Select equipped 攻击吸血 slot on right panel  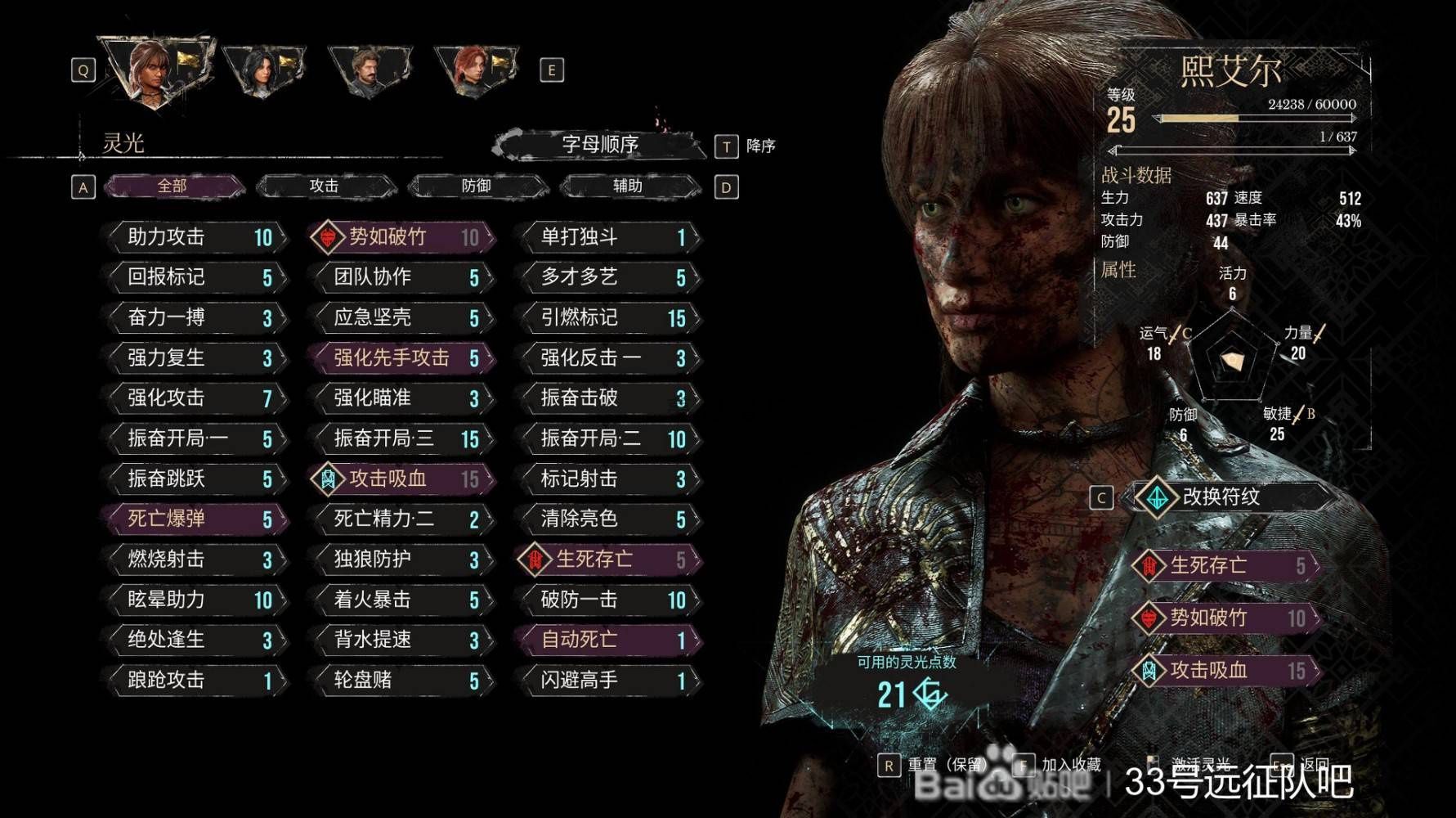1226,671
